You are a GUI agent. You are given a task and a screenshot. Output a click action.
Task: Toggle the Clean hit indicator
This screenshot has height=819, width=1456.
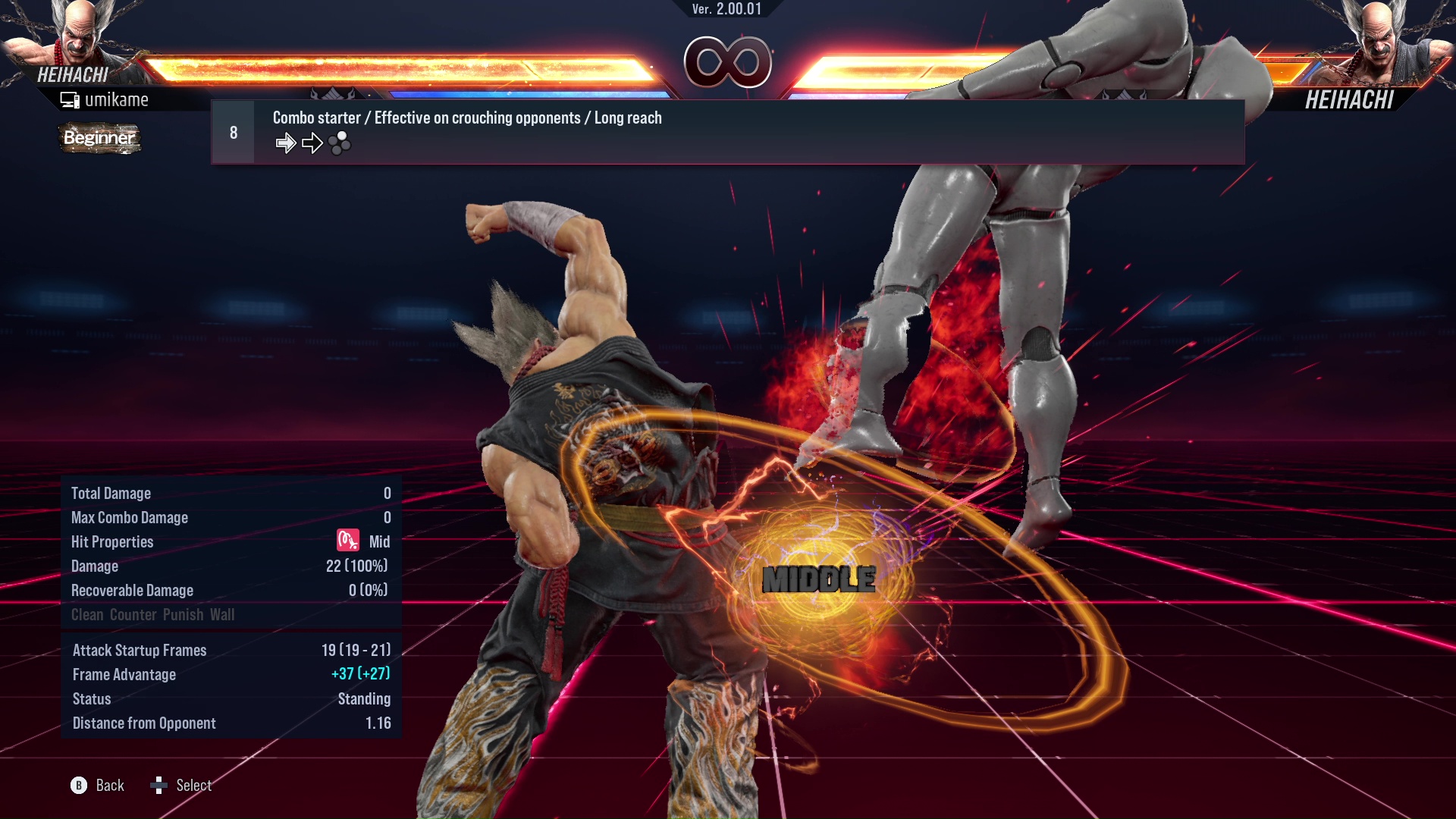point(86,614)
